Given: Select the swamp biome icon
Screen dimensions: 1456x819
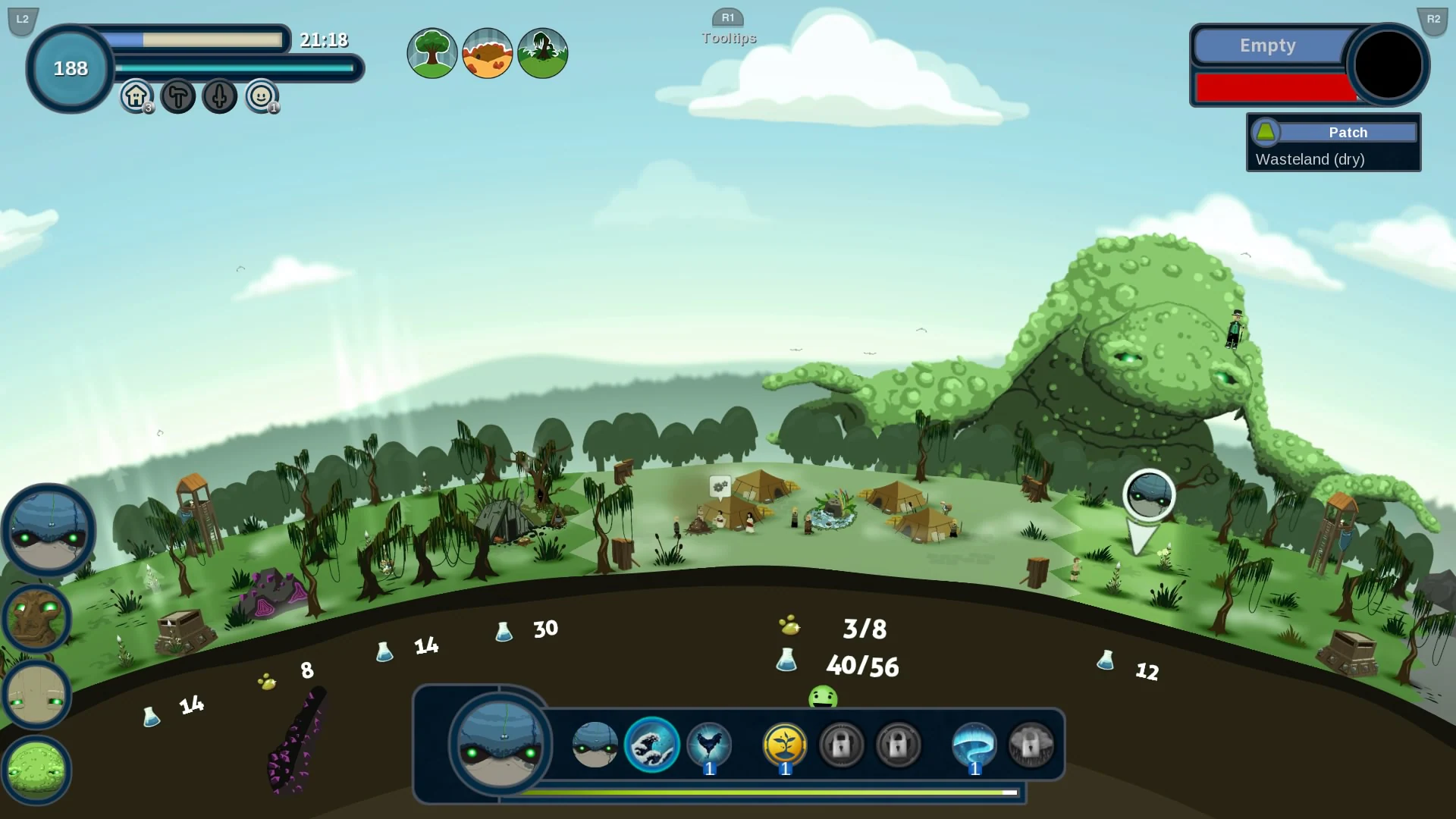Looking at the screenshot, I should coord(543,53).
